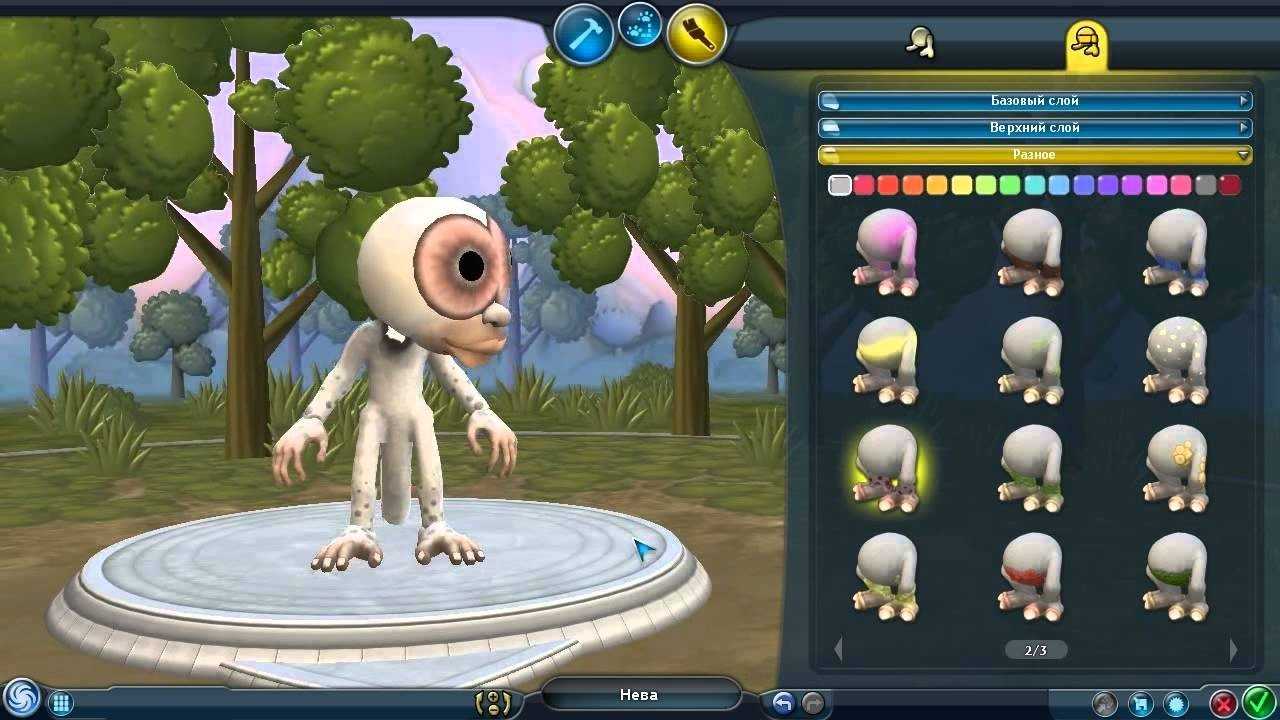Open test drive mode with paw prints icon

640,26
